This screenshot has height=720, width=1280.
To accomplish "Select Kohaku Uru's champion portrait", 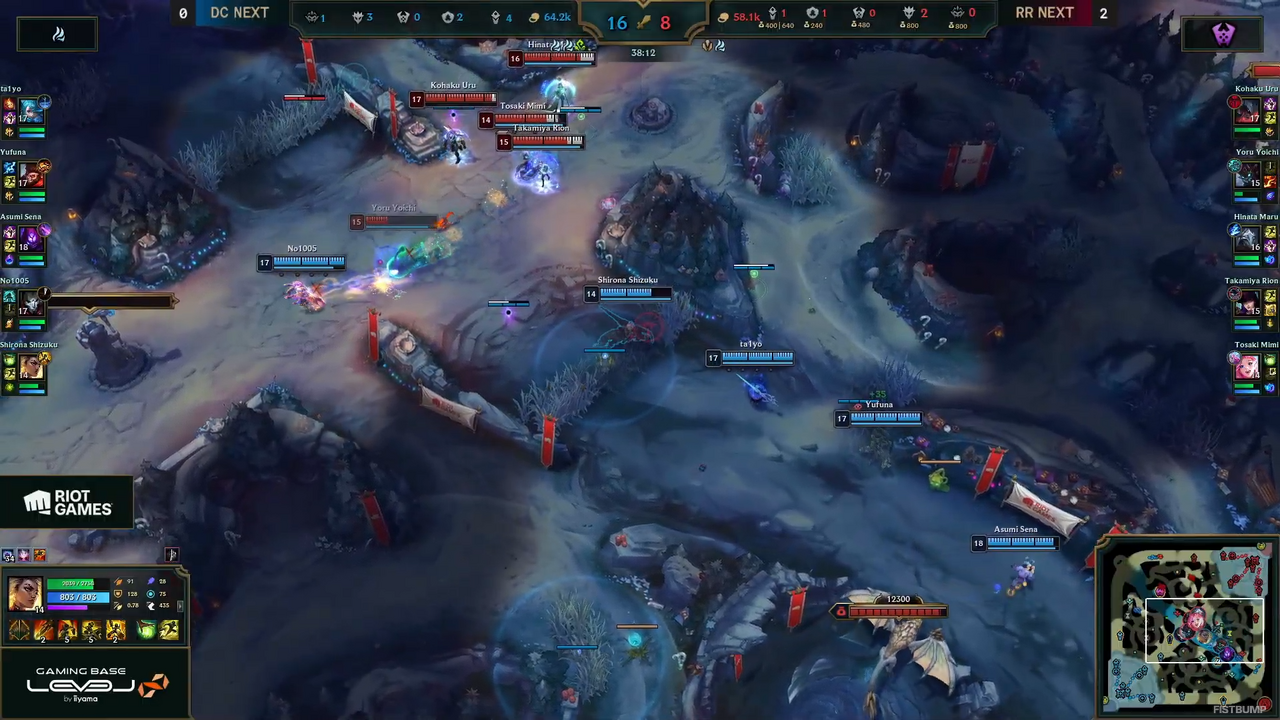I will click(1247, 111).
